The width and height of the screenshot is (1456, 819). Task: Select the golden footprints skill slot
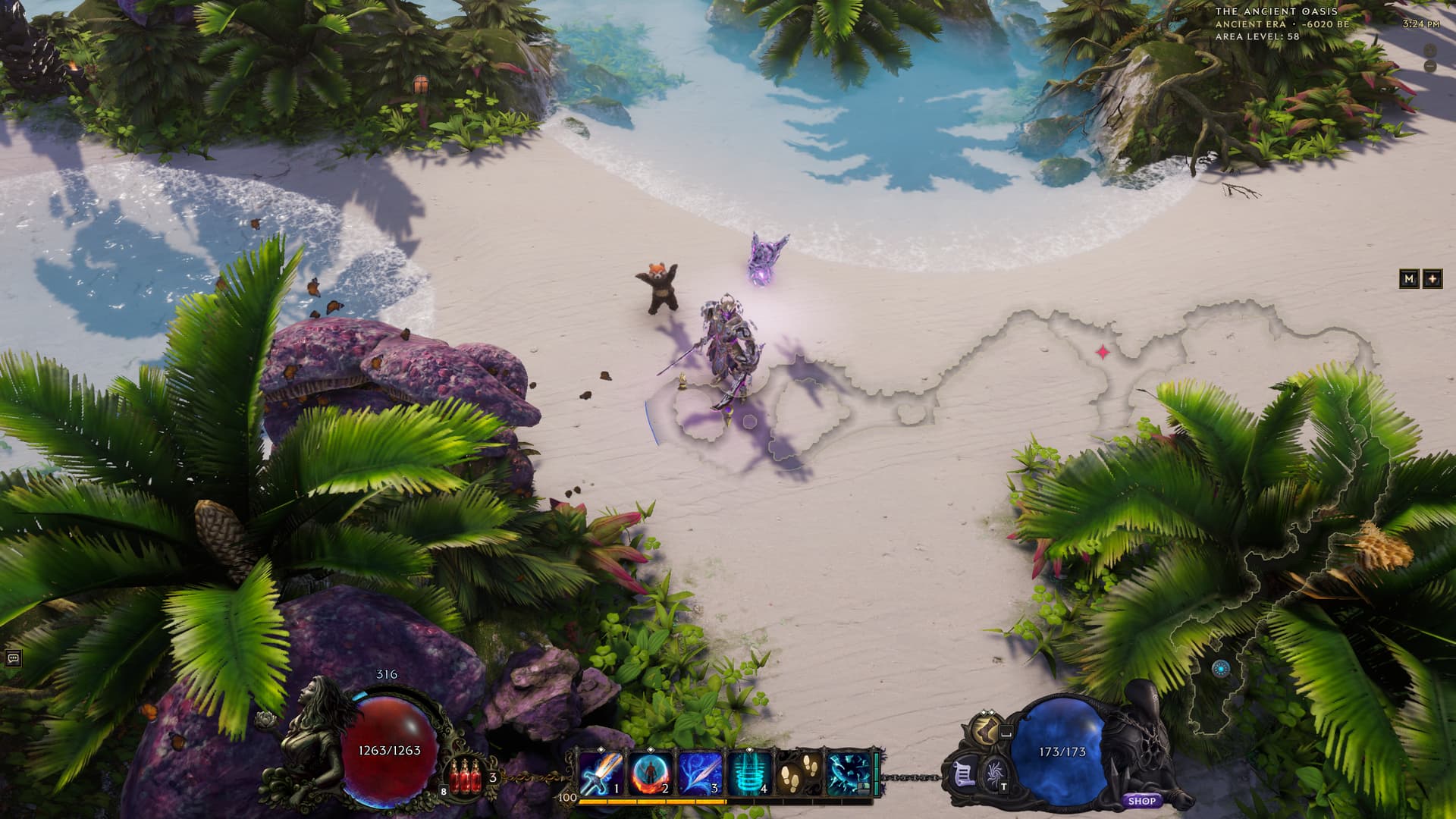click(x=798, y=773)
